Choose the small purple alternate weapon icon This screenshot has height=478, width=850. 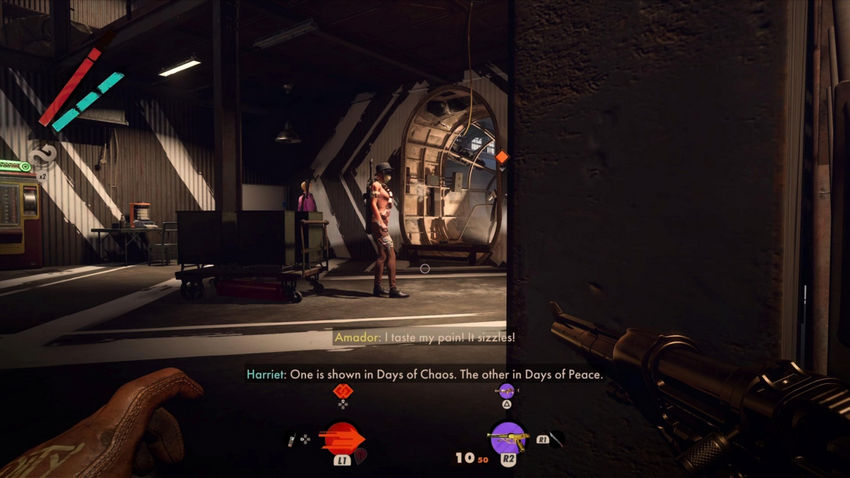tap(507, 391)
